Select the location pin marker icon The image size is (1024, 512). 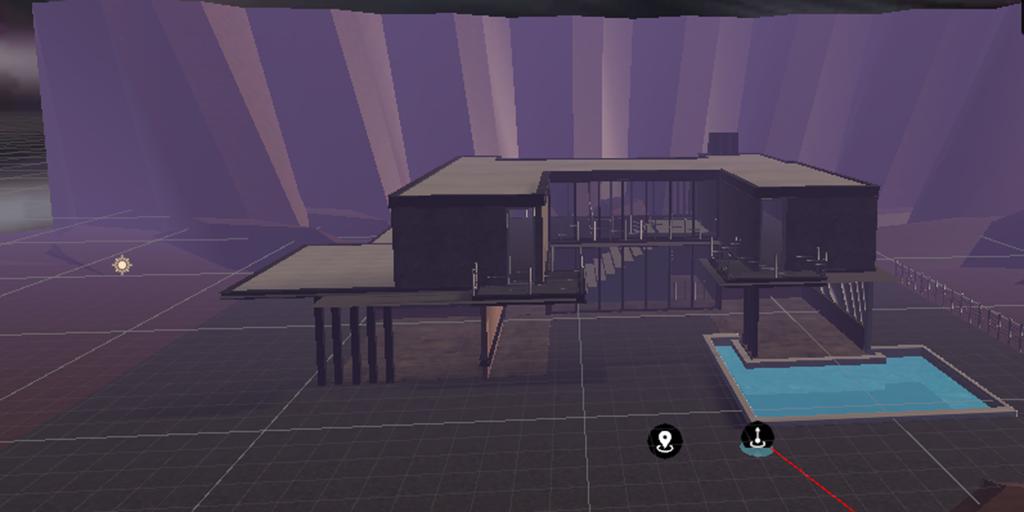tap(665, 440)
